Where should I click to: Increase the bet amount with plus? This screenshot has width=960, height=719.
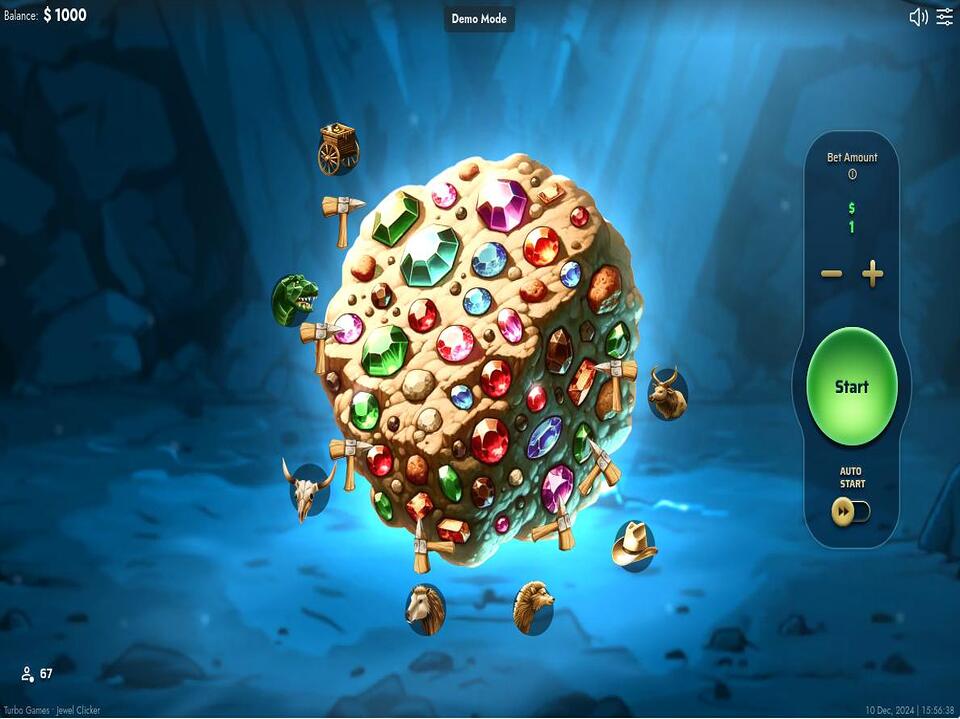[x=873, y=274]
